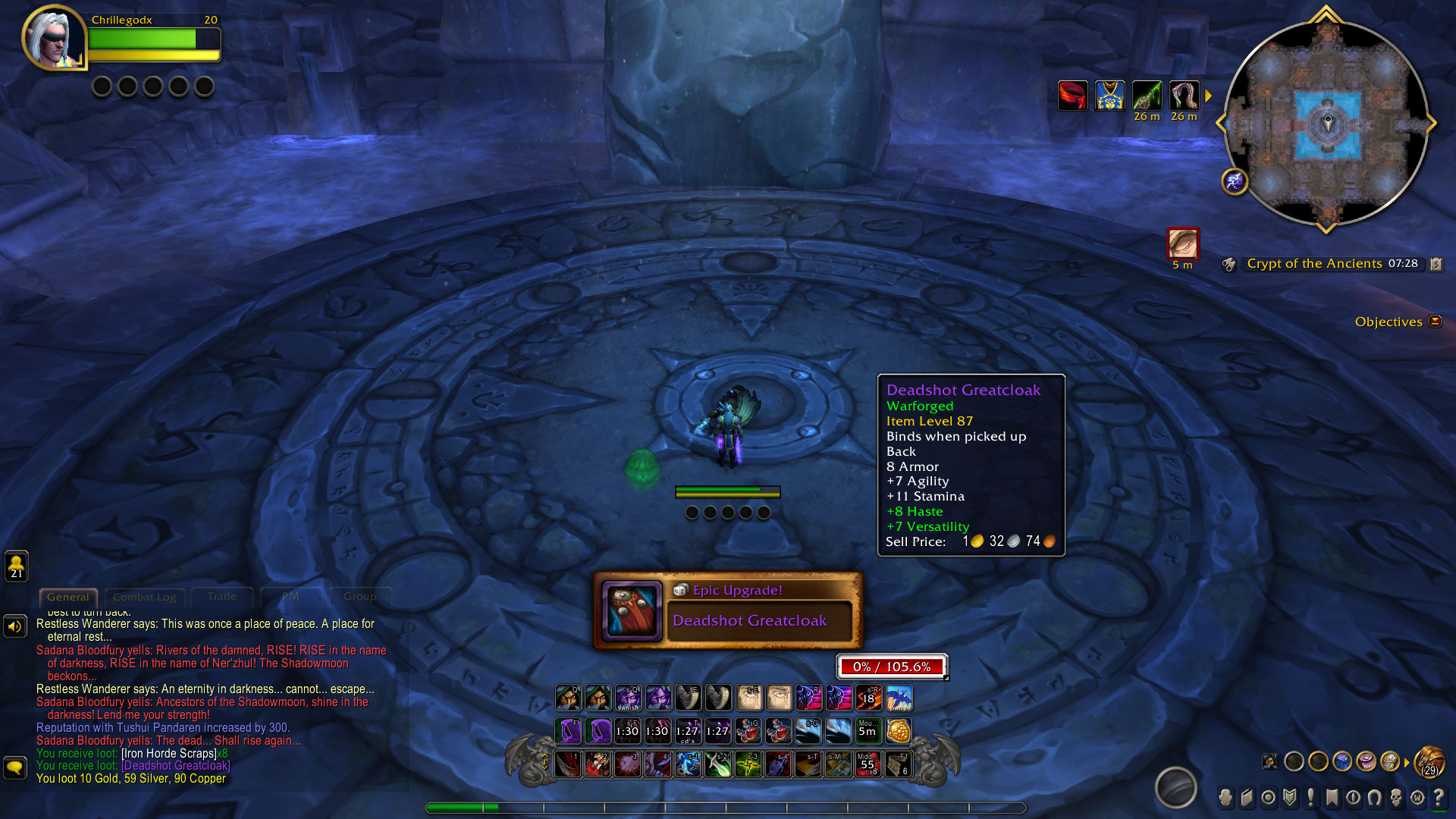This screenshot has height=819, width=1456.
Task: Open the minimap
Action: pos(1326,121)
